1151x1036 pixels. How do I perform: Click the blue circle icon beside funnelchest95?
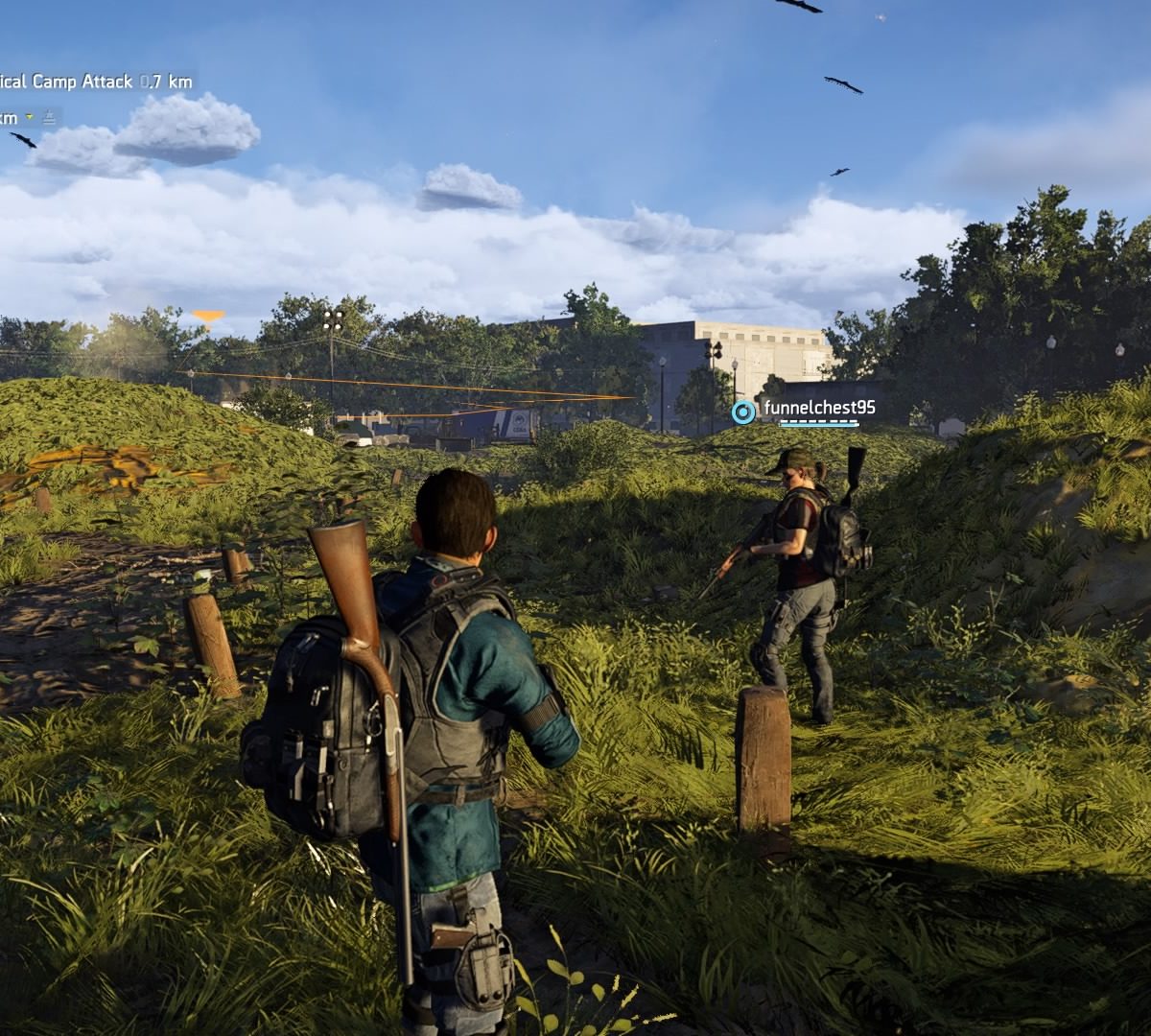click(743, 412)
